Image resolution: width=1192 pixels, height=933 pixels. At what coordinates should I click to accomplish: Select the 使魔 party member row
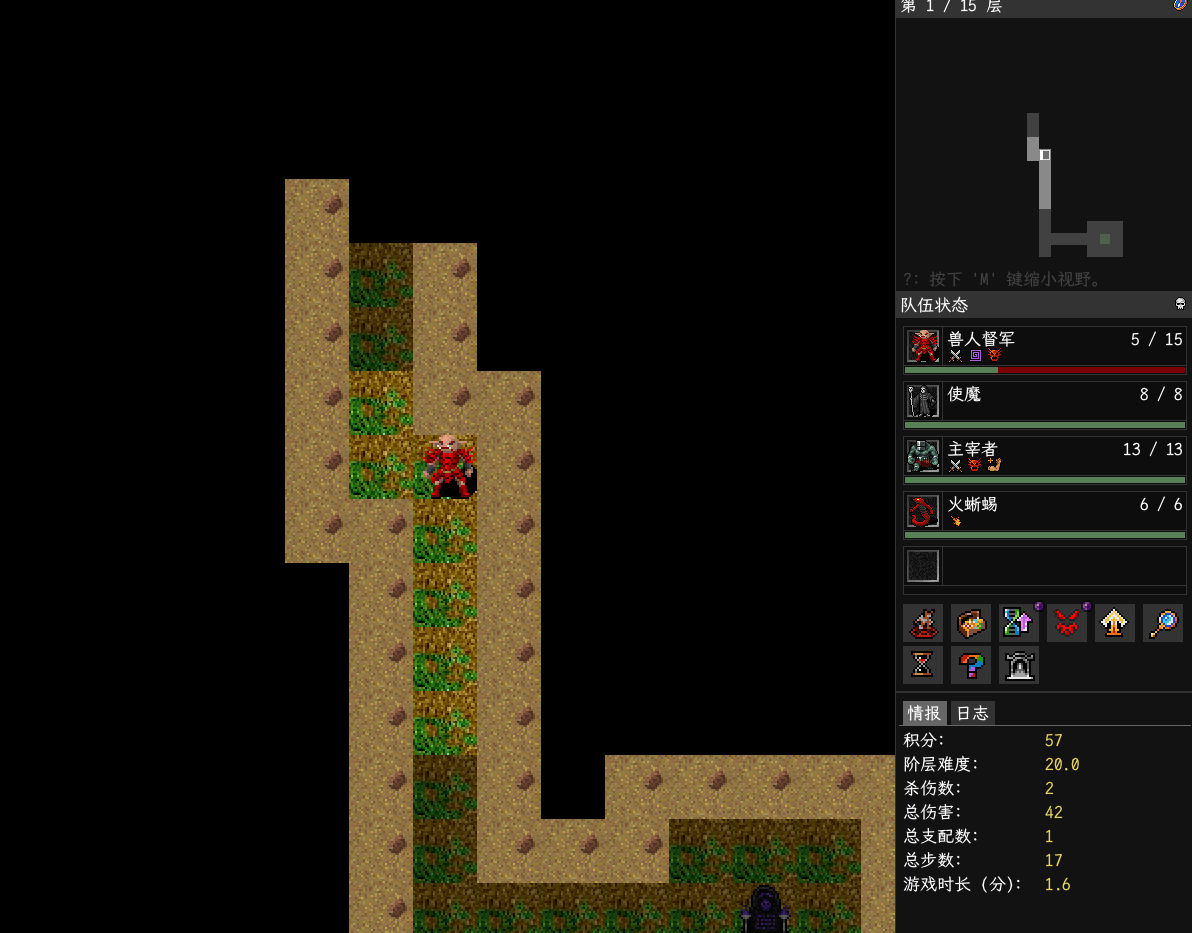point(1044,404)
